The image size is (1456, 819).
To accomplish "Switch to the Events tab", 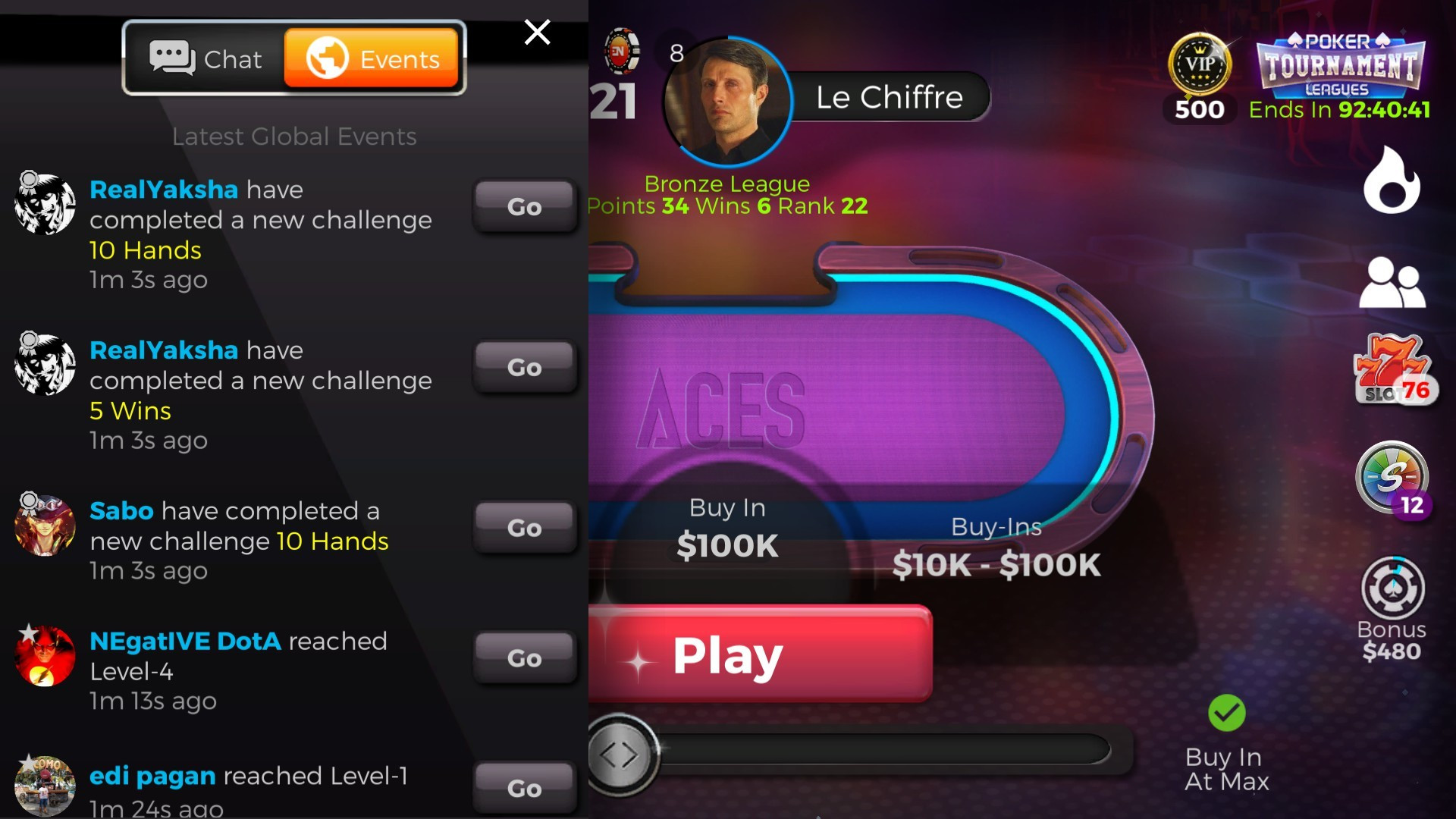I will 370,58.
